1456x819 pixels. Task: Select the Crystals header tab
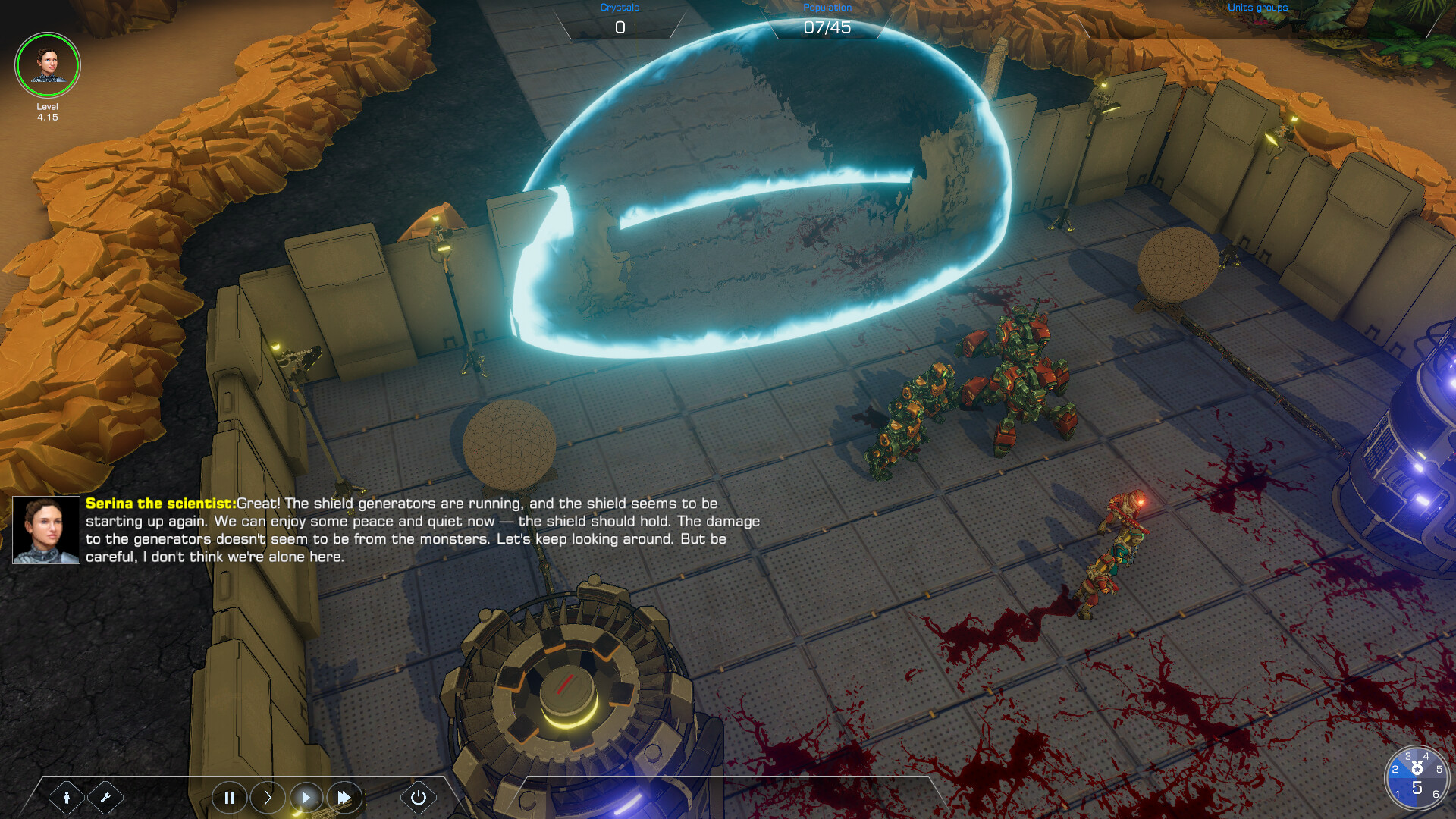[x=618, y=8]
